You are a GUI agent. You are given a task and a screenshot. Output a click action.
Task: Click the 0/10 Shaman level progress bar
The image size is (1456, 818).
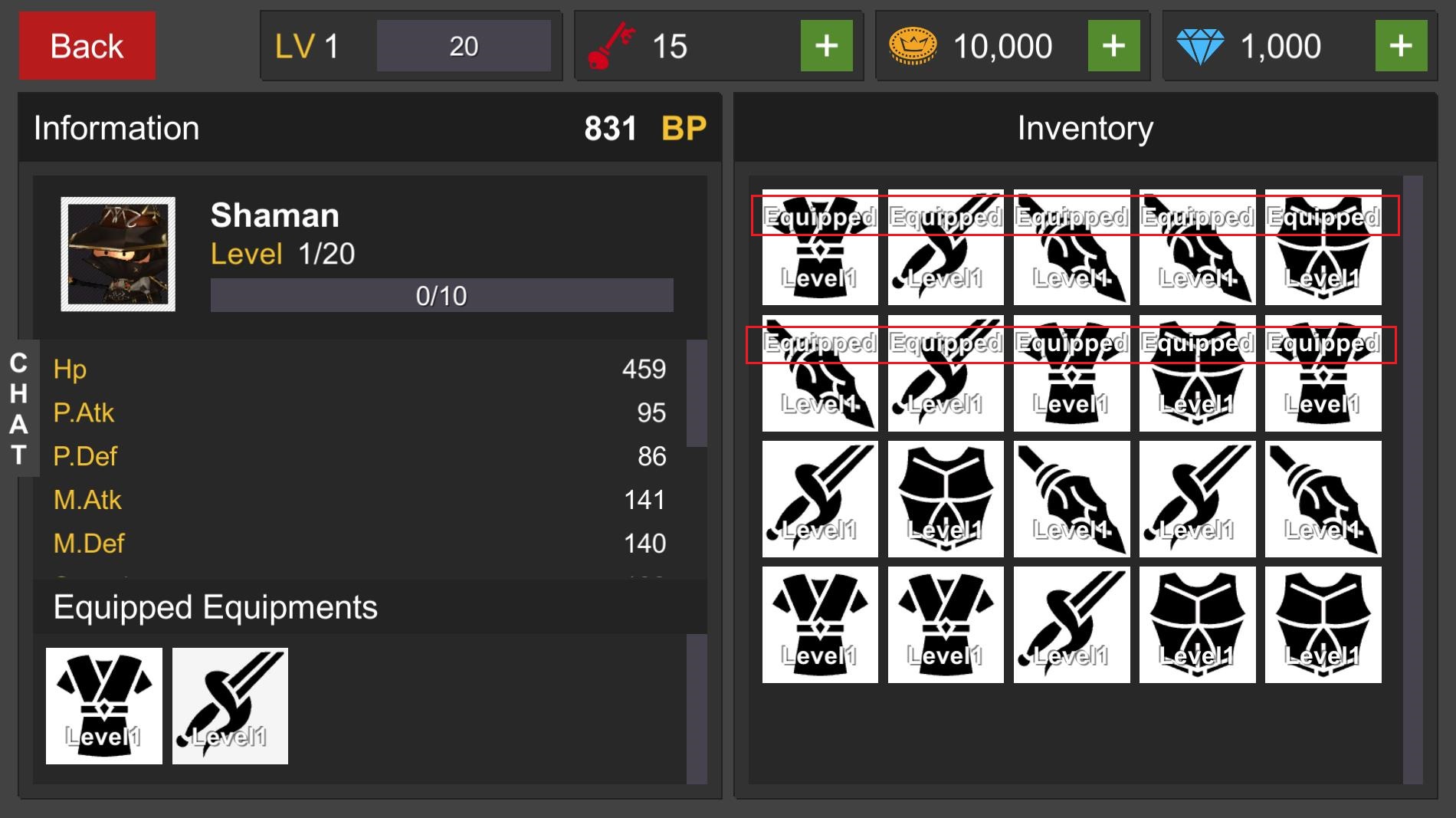click(441, 294)
